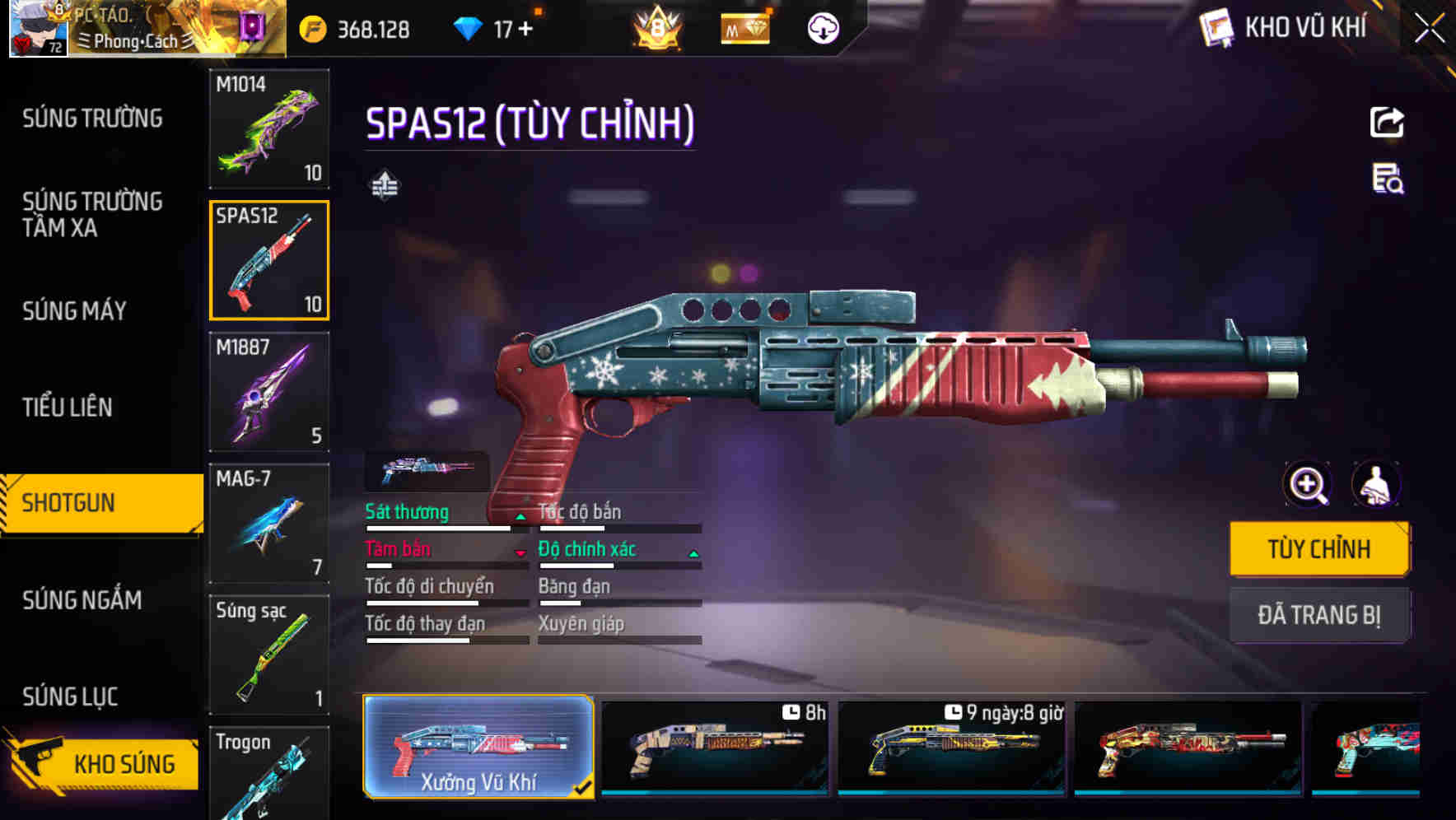1456x820 pixels.
Task: Add diamonds with the plus button
Action: [x=525, y=30]
